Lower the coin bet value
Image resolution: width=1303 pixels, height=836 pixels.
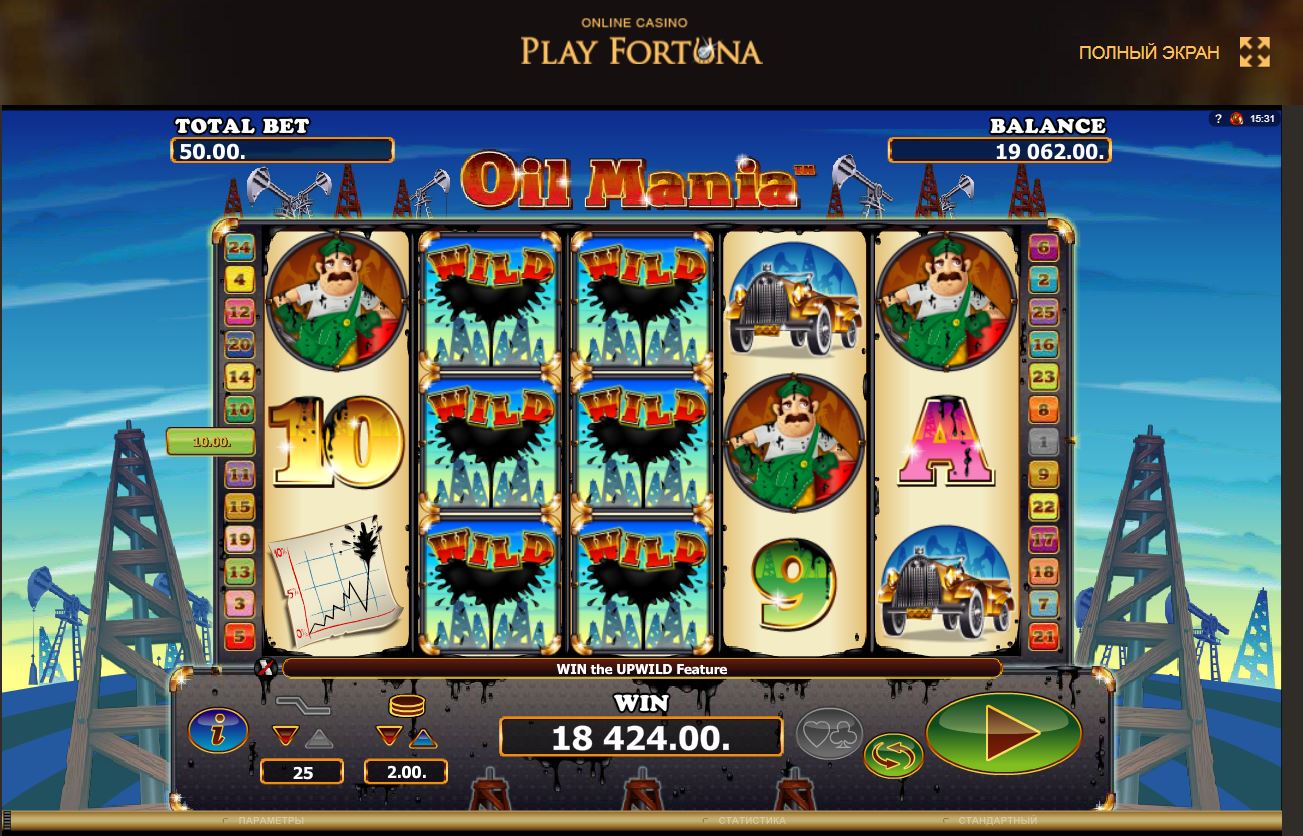(388, 737)
